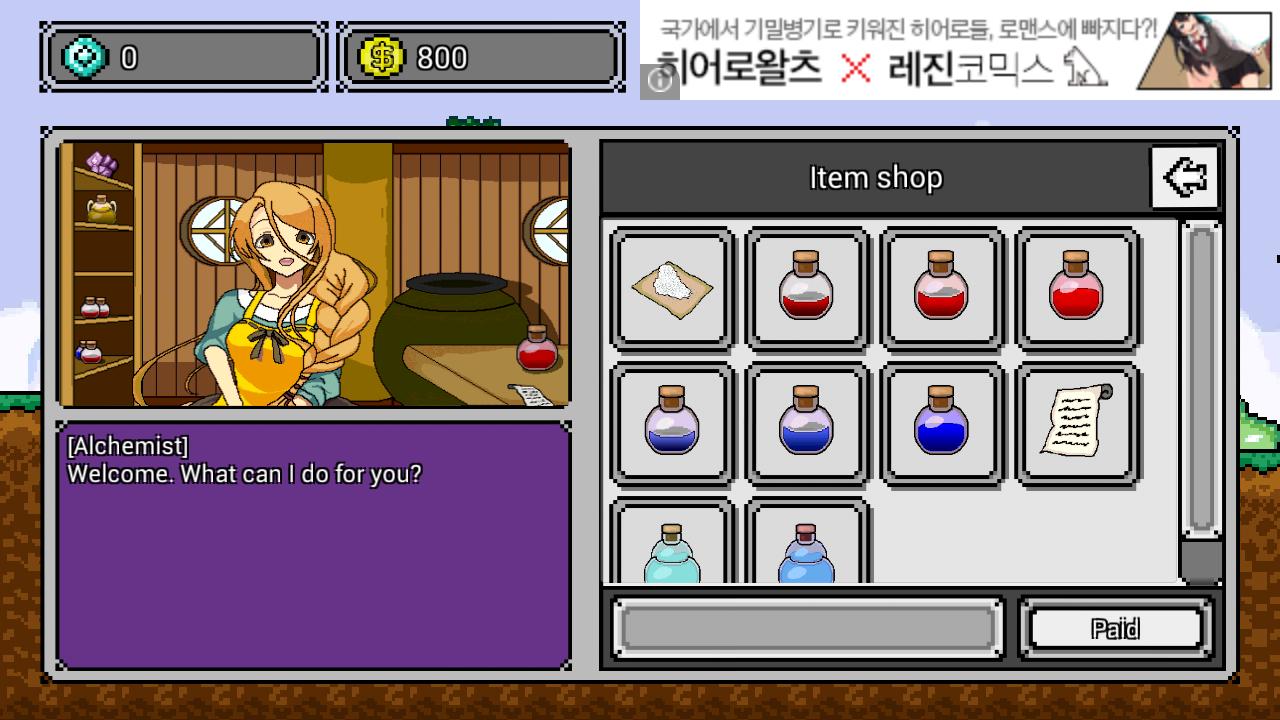The image size is (1280, 720).
Task: Tap the Item shop title bar
Action: coord(875,177)
